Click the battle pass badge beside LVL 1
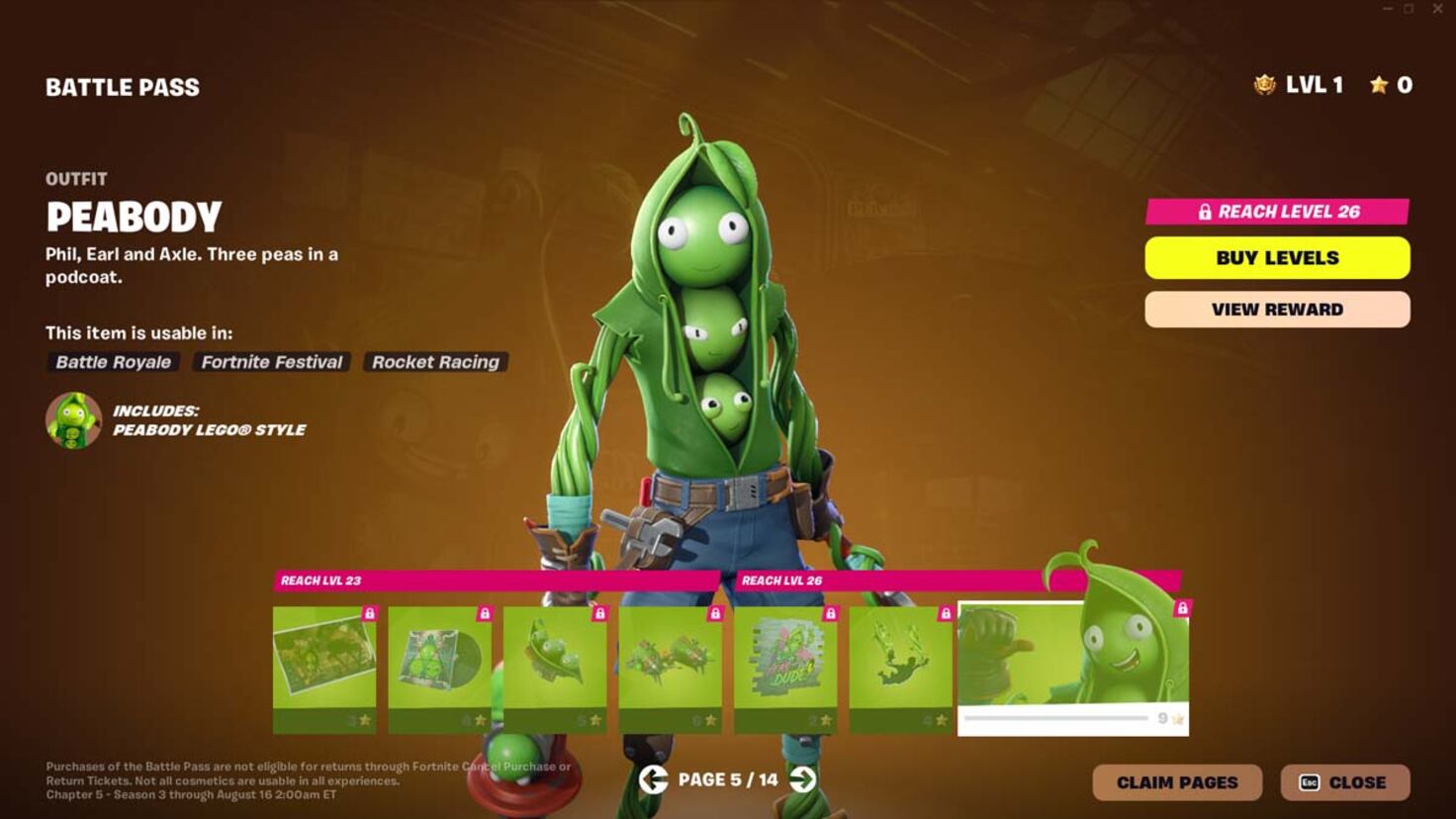The width and height of the screenshot is (1456, 819). point(1263,85)
